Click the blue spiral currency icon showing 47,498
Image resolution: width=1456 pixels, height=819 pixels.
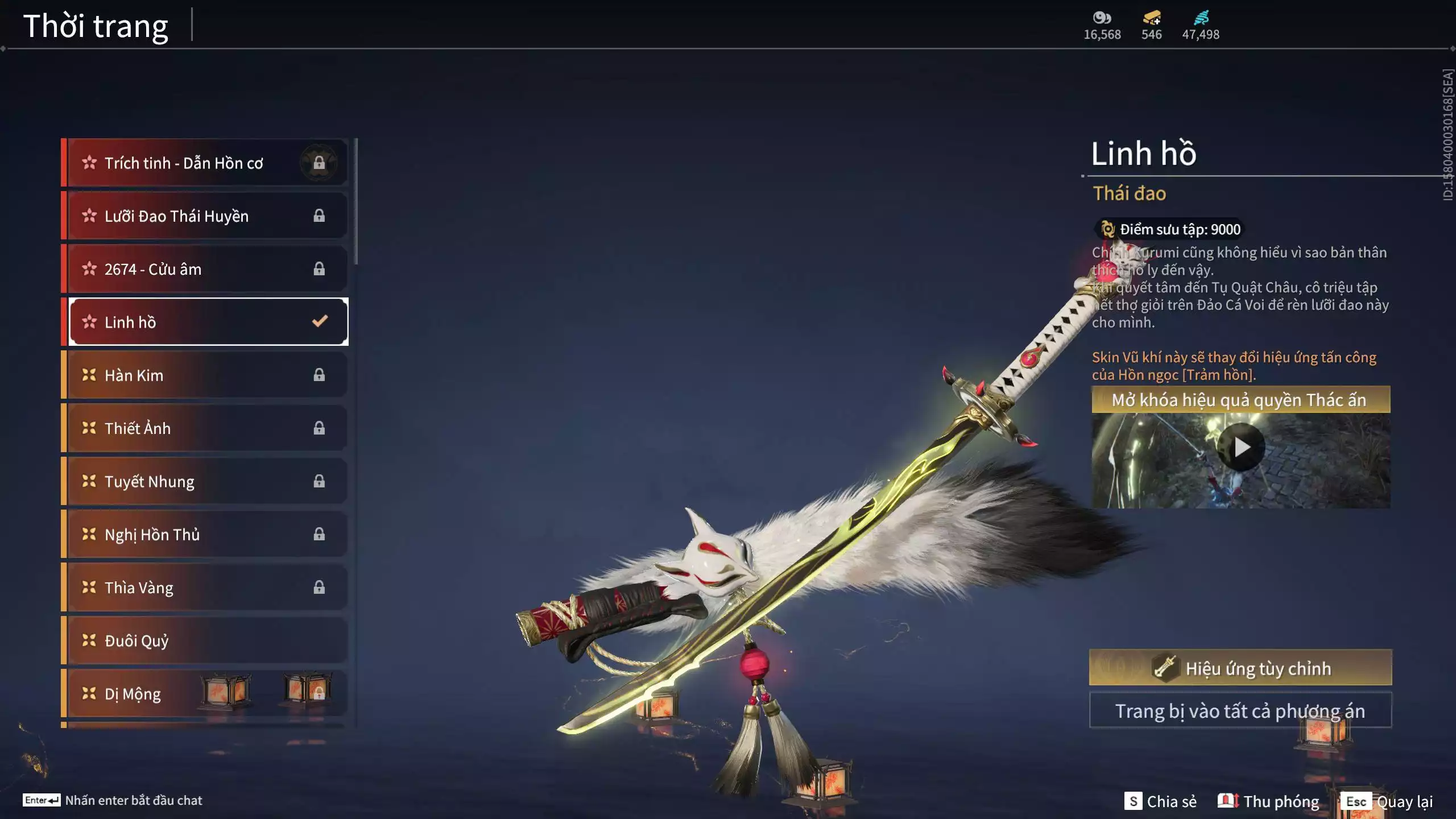tap(1202, 17)
